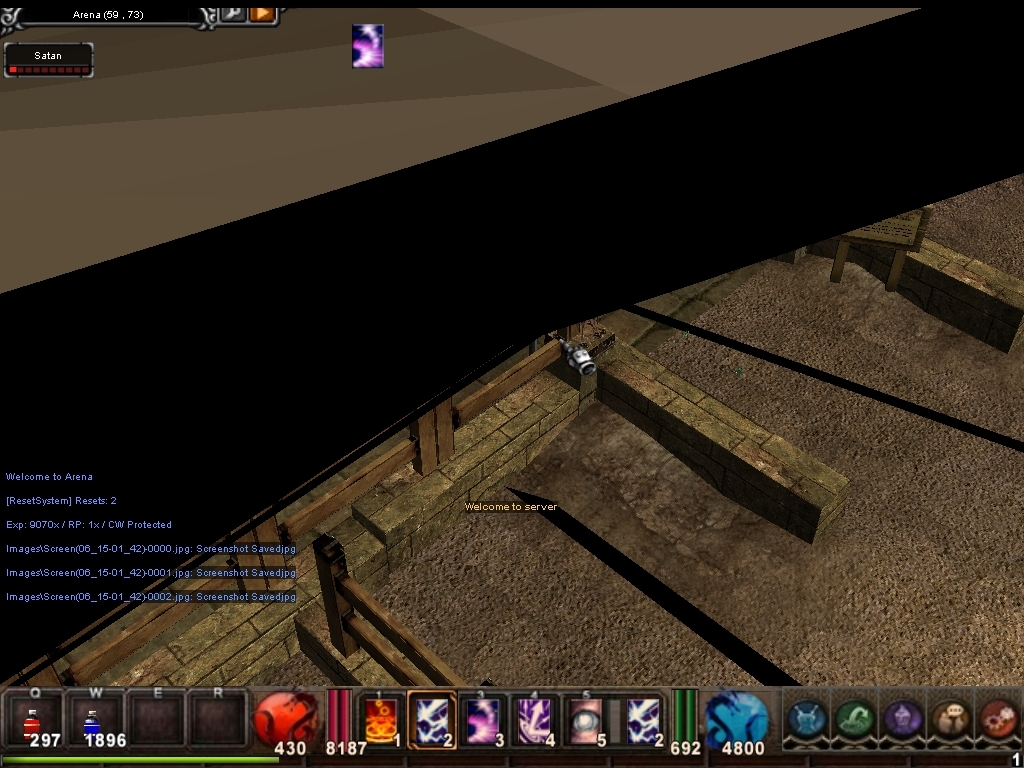The width and height of the screenshot is (1024, 768).
Task: Select the Satan party member frame
Action: 48,60
